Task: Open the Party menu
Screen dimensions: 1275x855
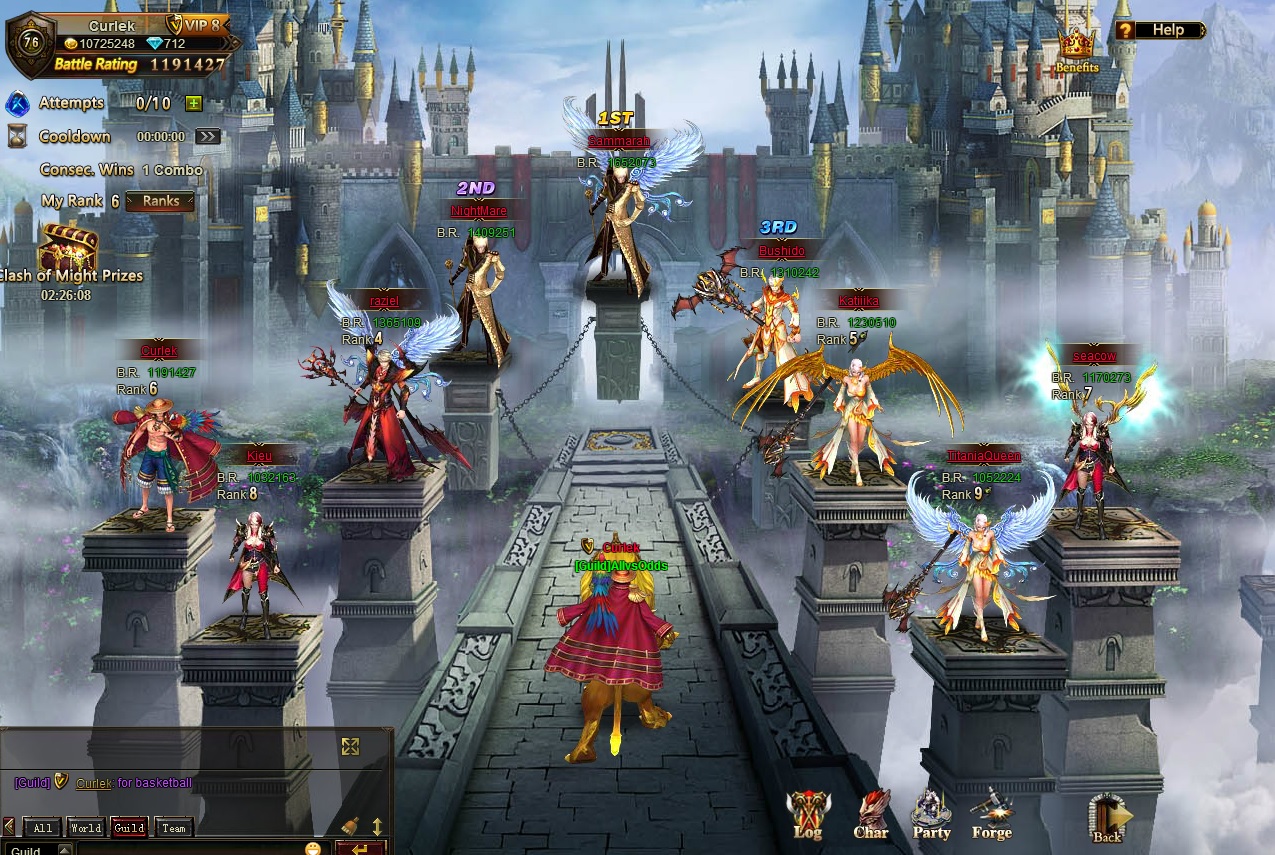Action: (x=931, y=814)
